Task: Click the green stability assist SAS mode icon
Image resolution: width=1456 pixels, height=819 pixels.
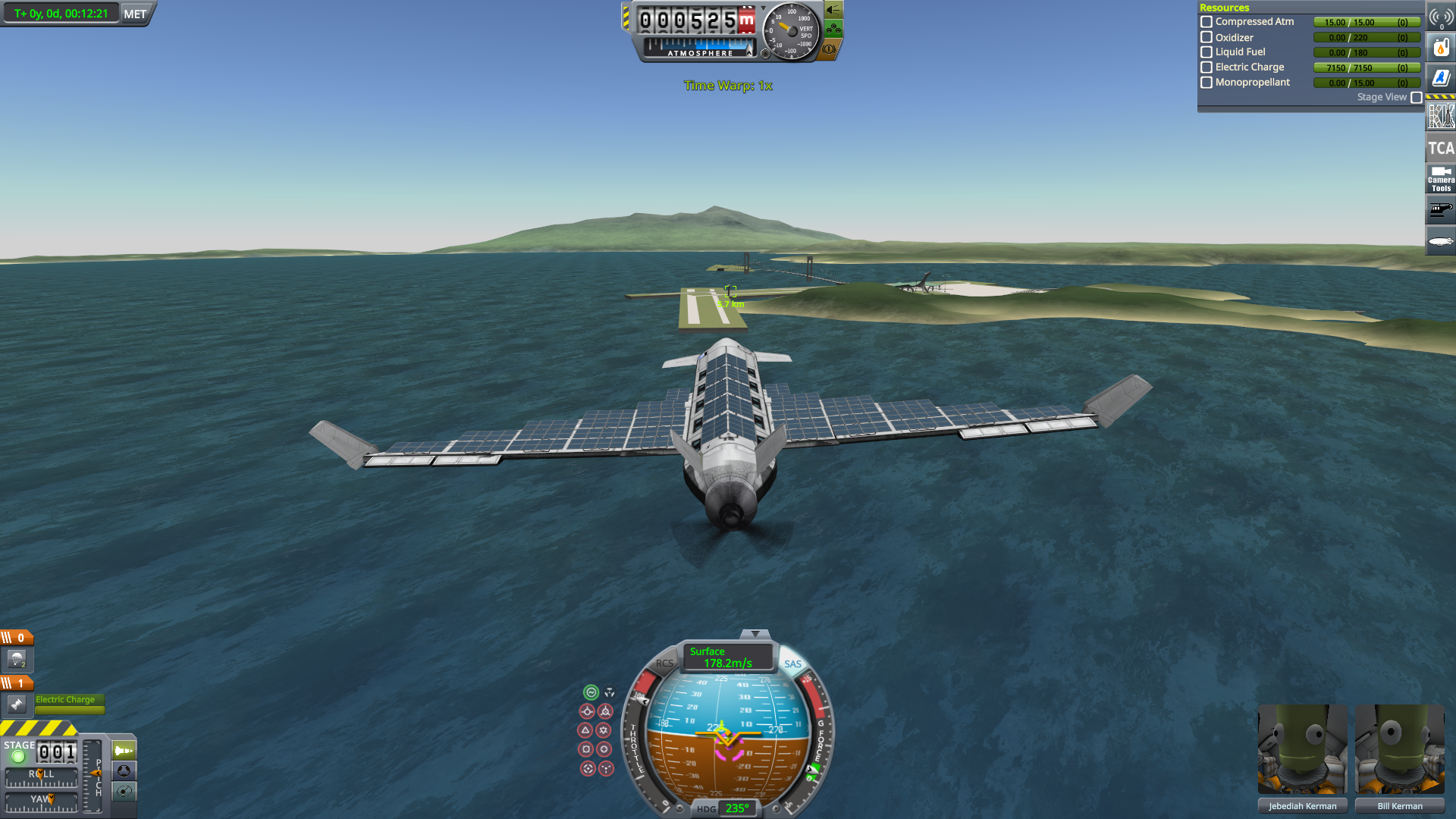Action: [x=591, y=692]
